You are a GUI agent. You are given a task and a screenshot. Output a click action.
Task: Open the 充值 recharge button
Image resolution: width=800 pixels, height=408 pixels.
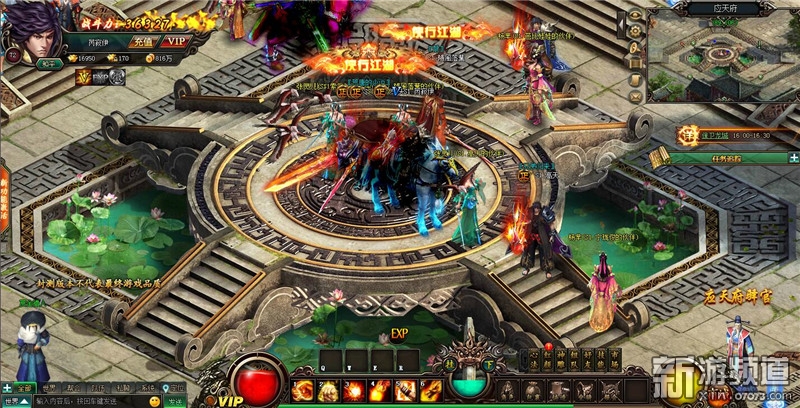142,41
